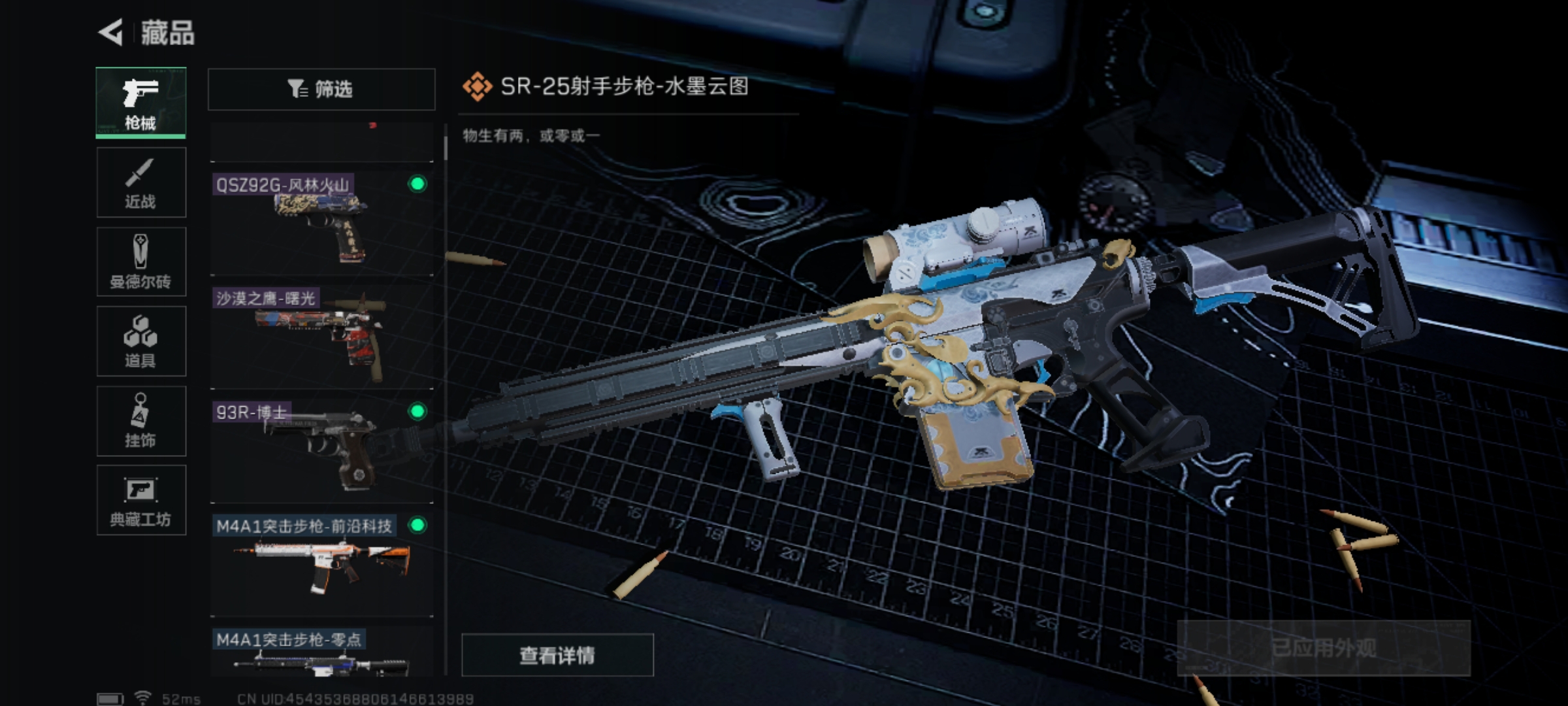The width and height of the screenshot is (1568, 706).
Task: Choose the 沙漠之鹰-曙光 skin entry
Action: point(321,337)
